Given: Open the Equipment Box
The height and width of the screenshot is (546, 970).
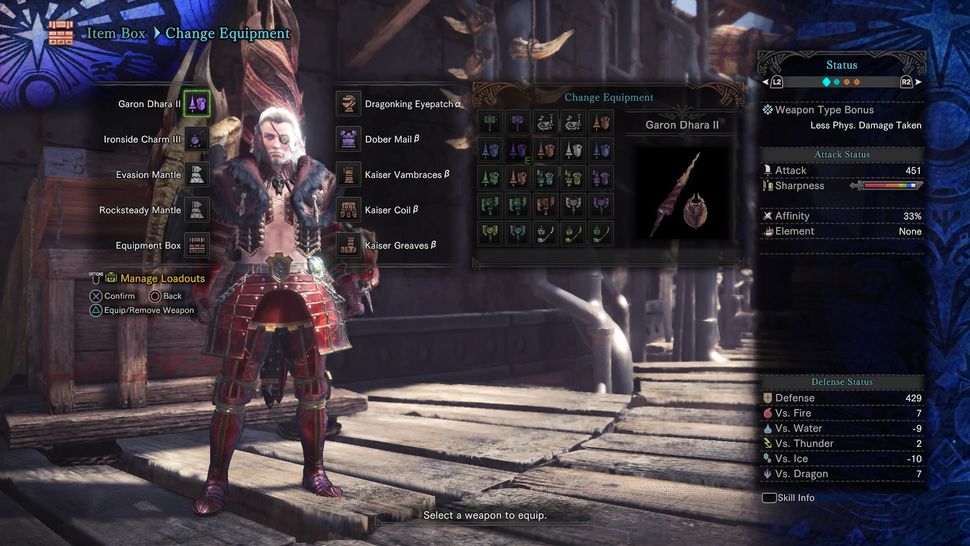Looking at the screenshot, I should click(197, 245).
